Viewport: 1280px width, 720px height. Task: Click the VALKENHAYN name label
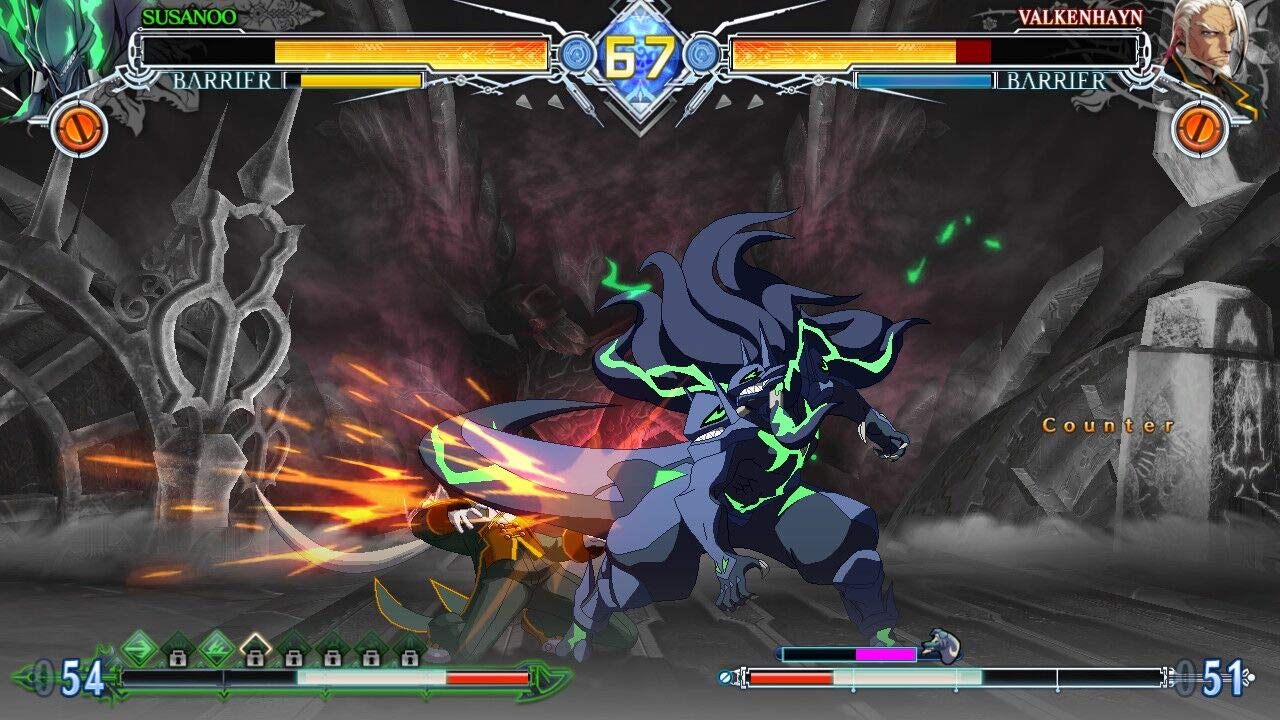tap(1082, 15)
